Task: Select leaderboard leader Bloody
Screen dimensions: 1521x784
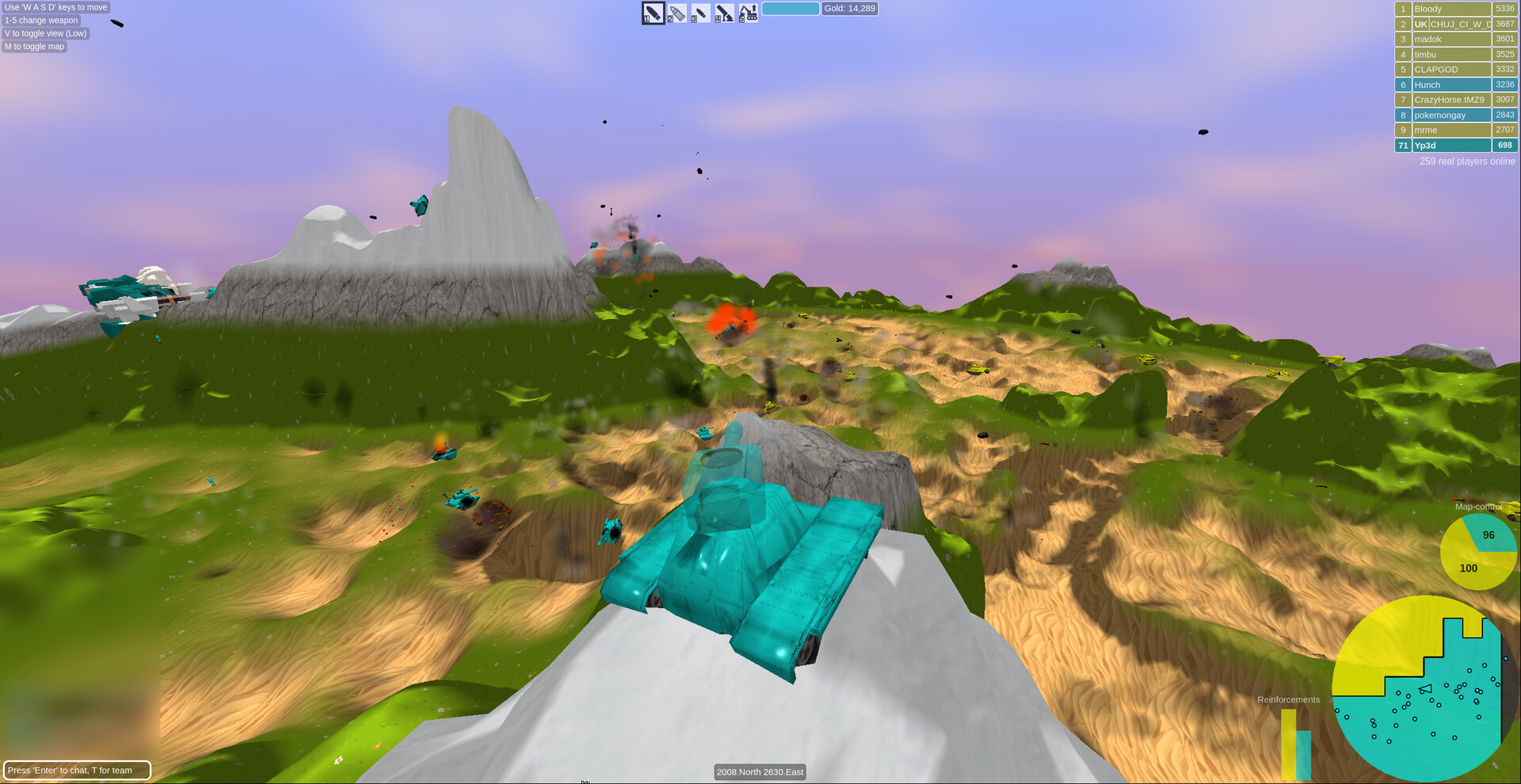Action: (x=1451, y=8)
